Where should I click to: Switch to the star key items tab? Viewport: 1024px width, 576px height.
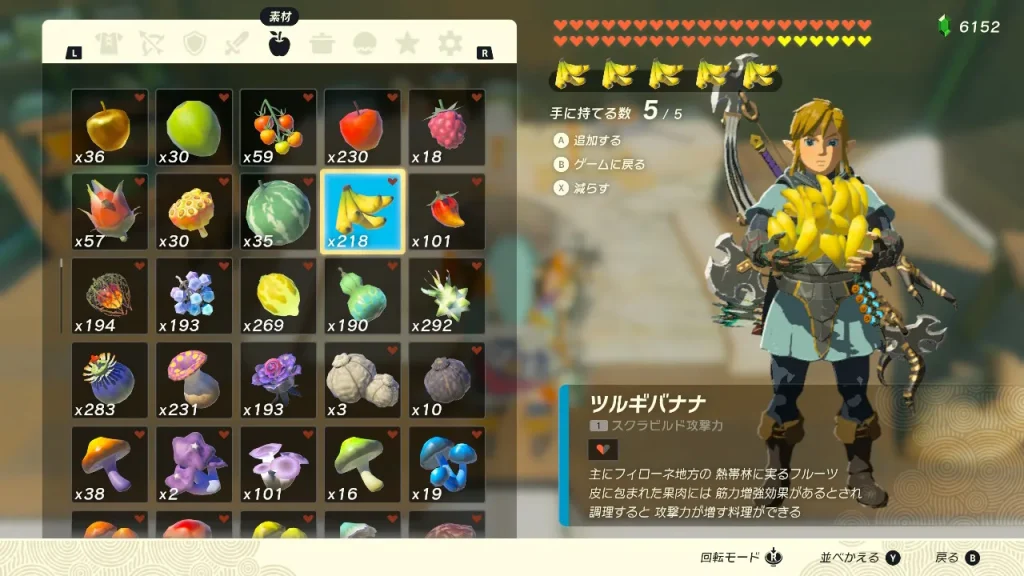click(407, 43)
